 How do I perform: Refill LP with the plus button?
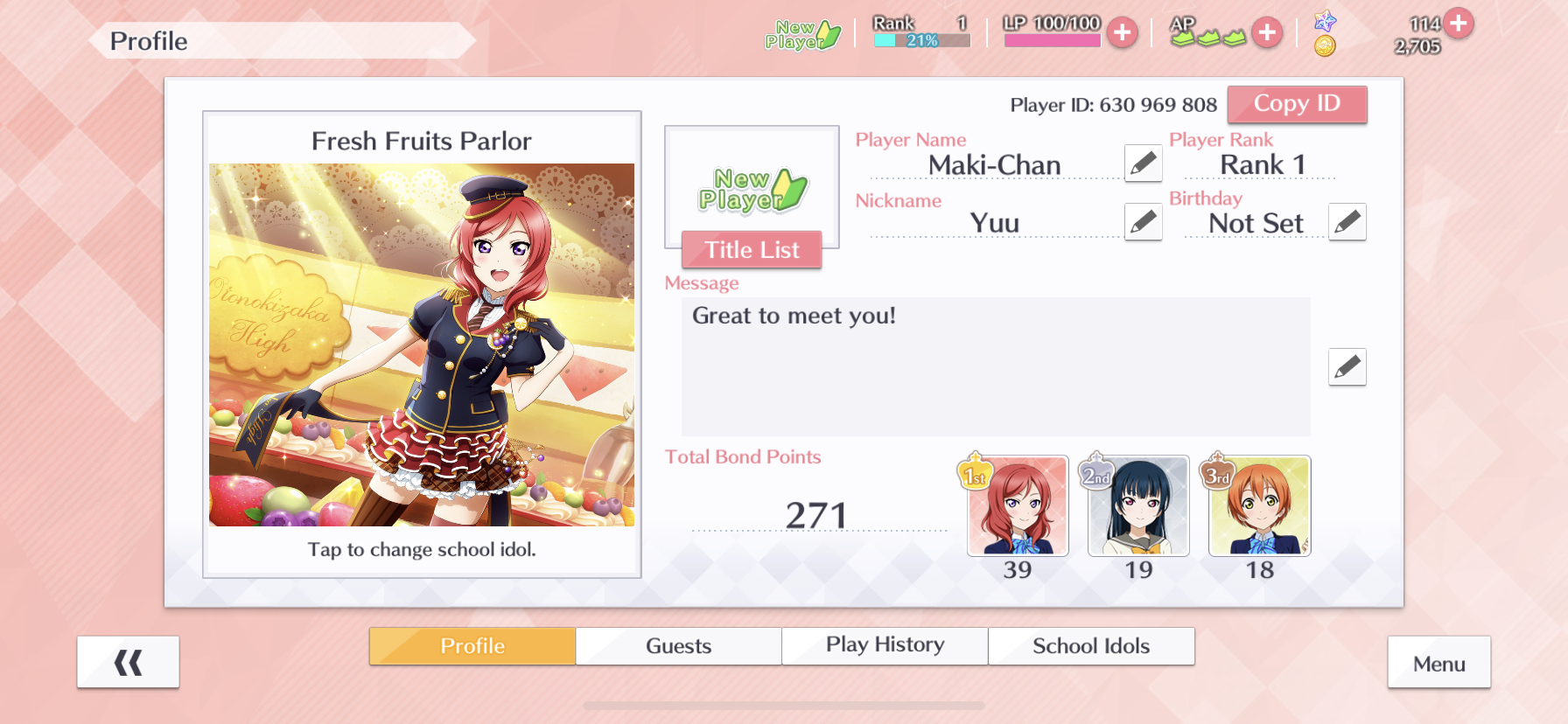click(1122, 33)
